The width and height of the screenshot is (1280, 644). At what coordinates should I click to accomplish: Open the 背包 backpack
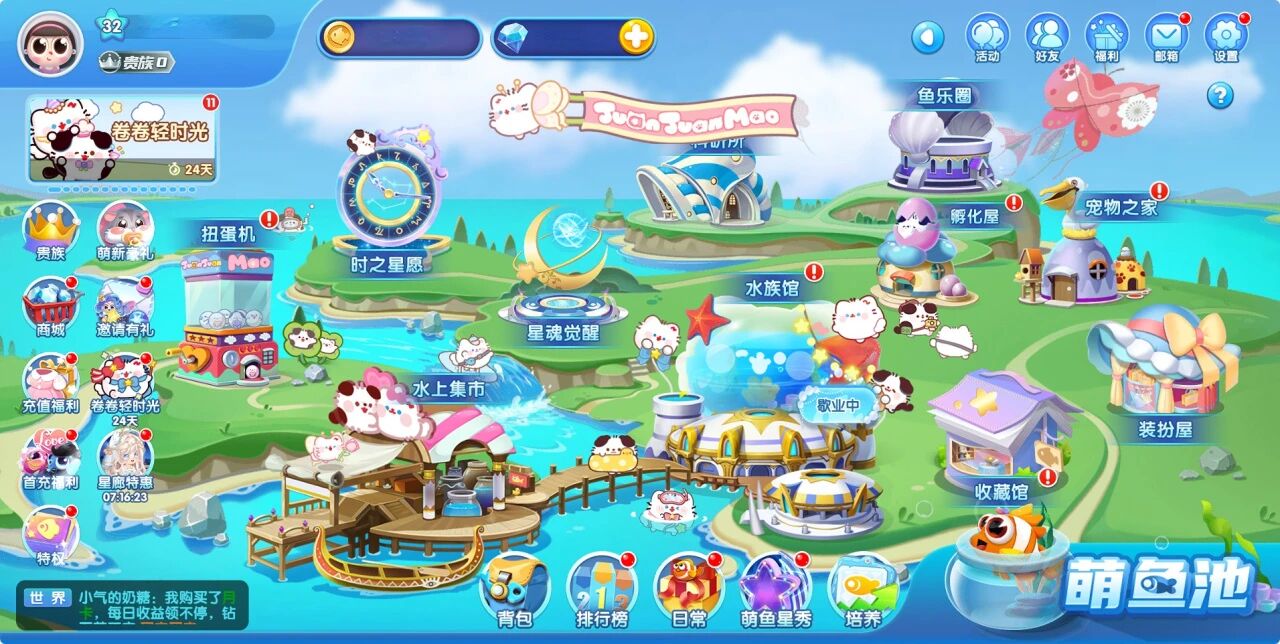(x=514, y=587)
